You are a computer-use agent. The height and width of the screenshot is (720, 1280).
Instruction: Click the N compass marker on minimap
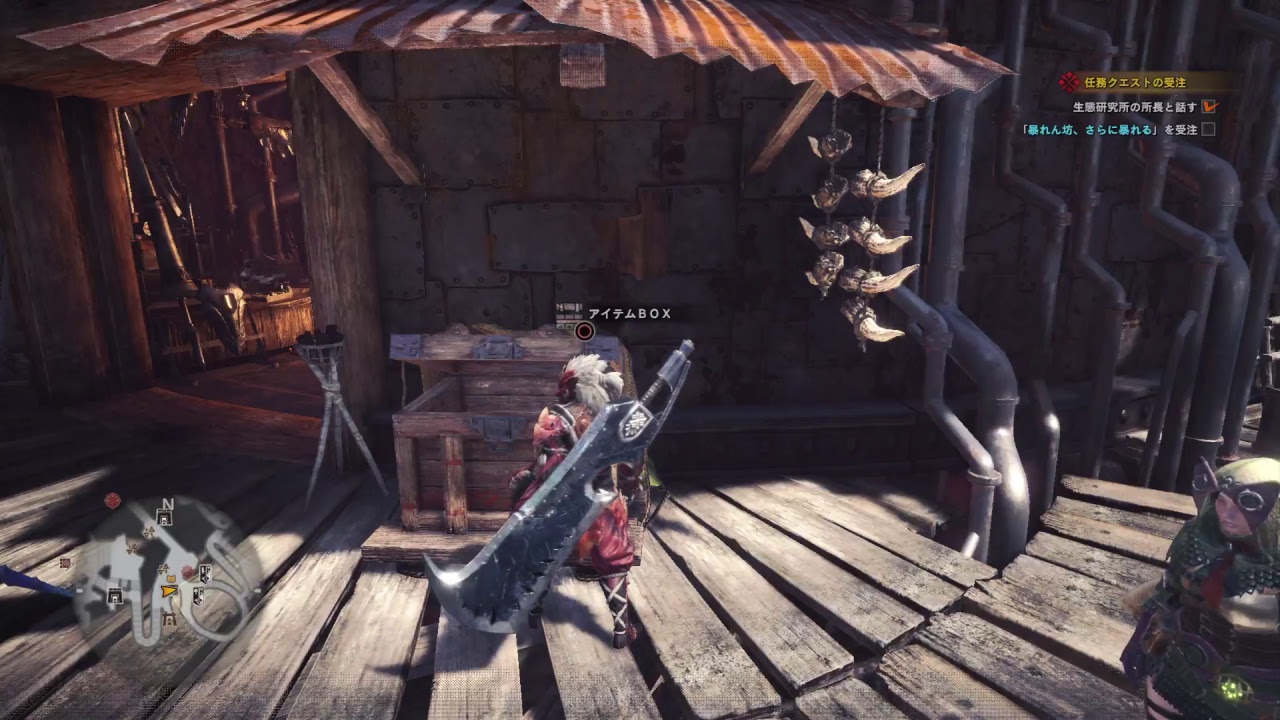pyautogui.click(x=167, y=503)
